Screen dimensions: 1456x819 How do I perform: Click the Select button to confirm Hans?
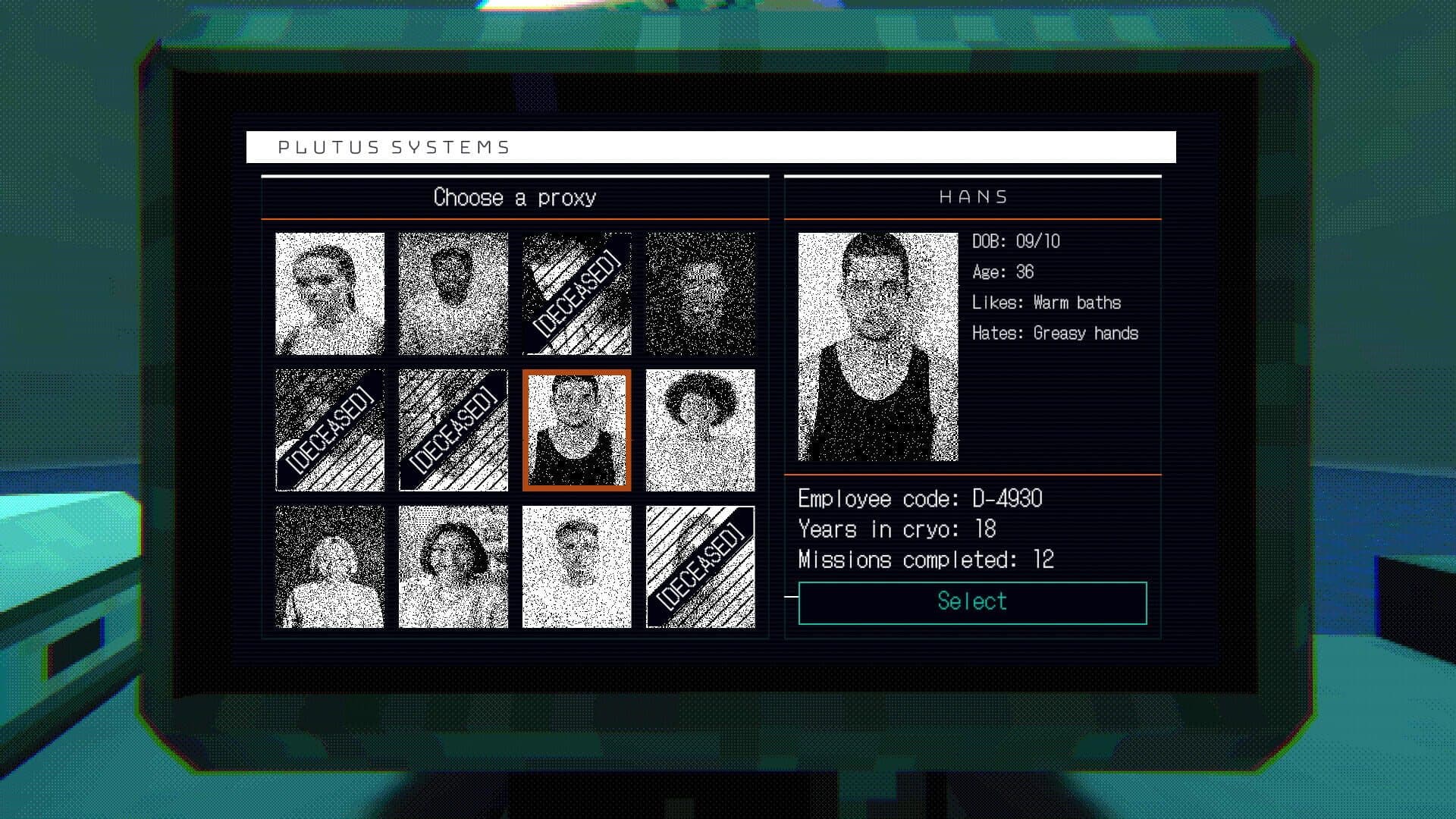pyautogui.click(x=971, y=601)
